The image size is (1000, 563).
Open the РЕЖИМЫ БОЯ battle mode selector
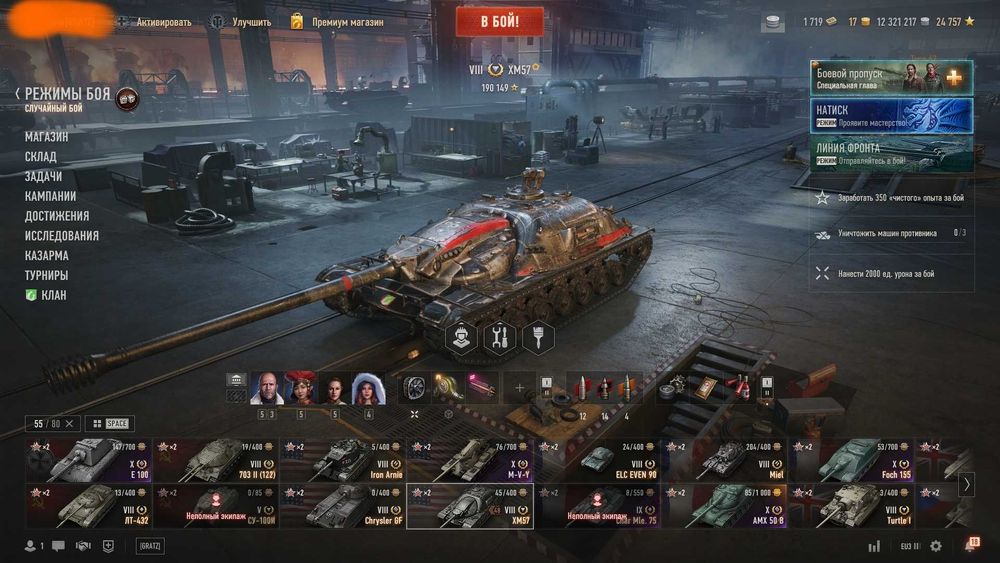pyautogui.click(x=67, y=93)
